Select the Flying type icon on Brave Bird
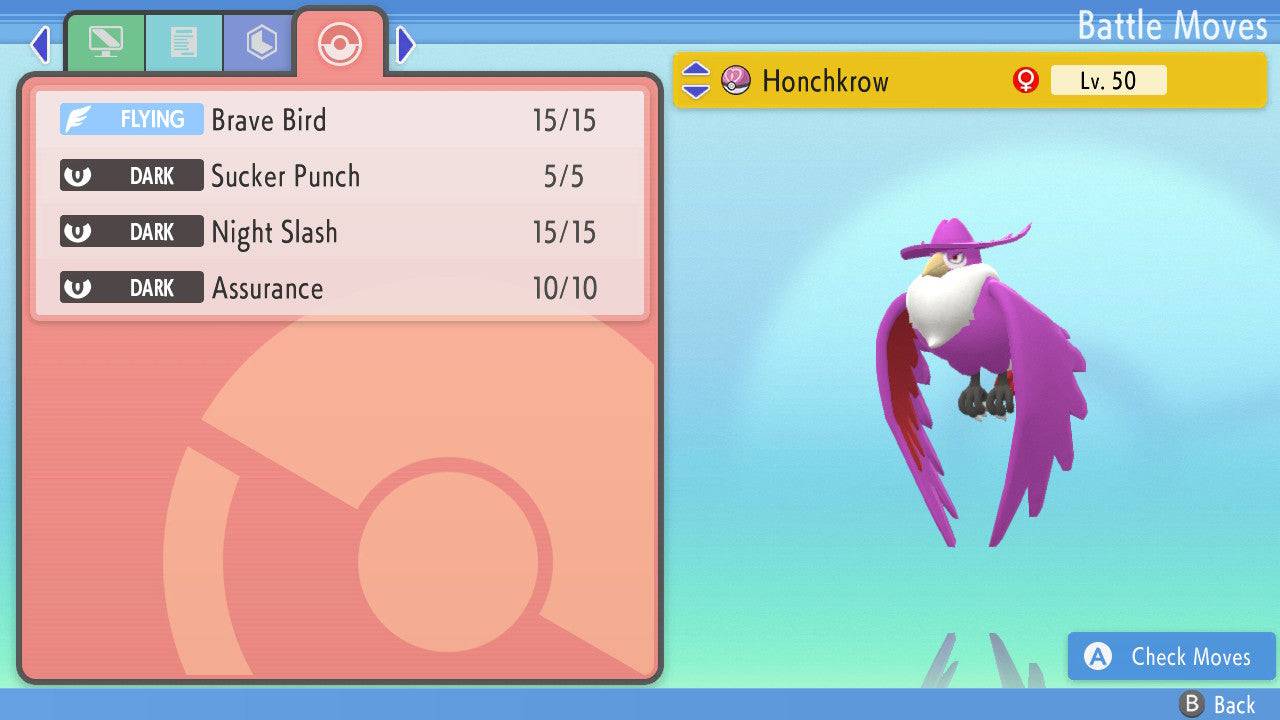The height and width of the screenshot is (720, 1280). [x=131, y=118]
